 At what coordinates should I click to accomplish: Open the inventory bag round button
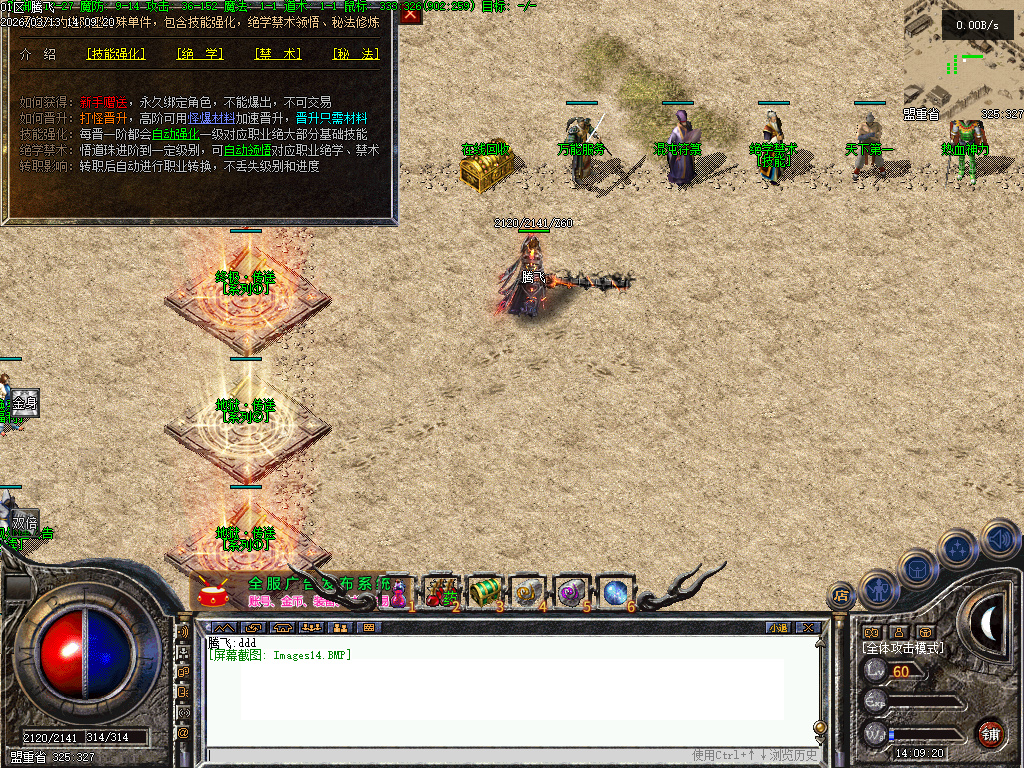point(917,568)
